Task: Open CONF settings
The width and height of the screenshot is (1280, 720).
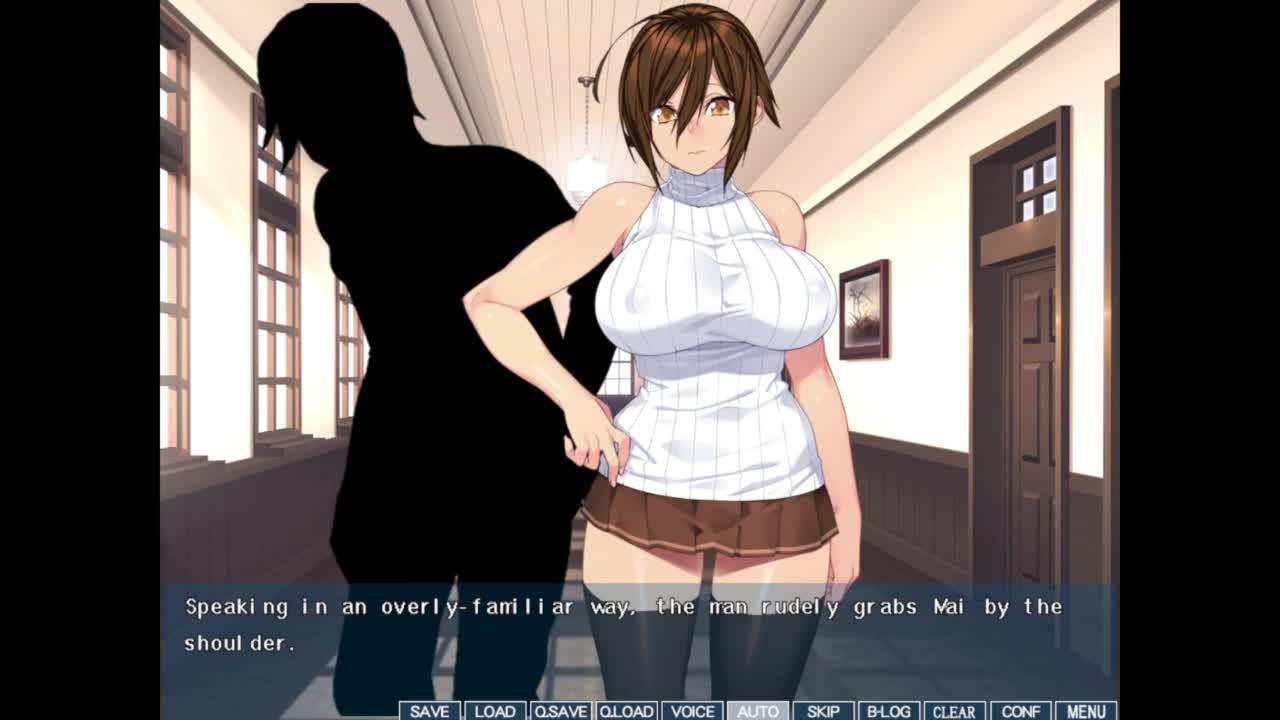Action: (x=1020, y=711)
